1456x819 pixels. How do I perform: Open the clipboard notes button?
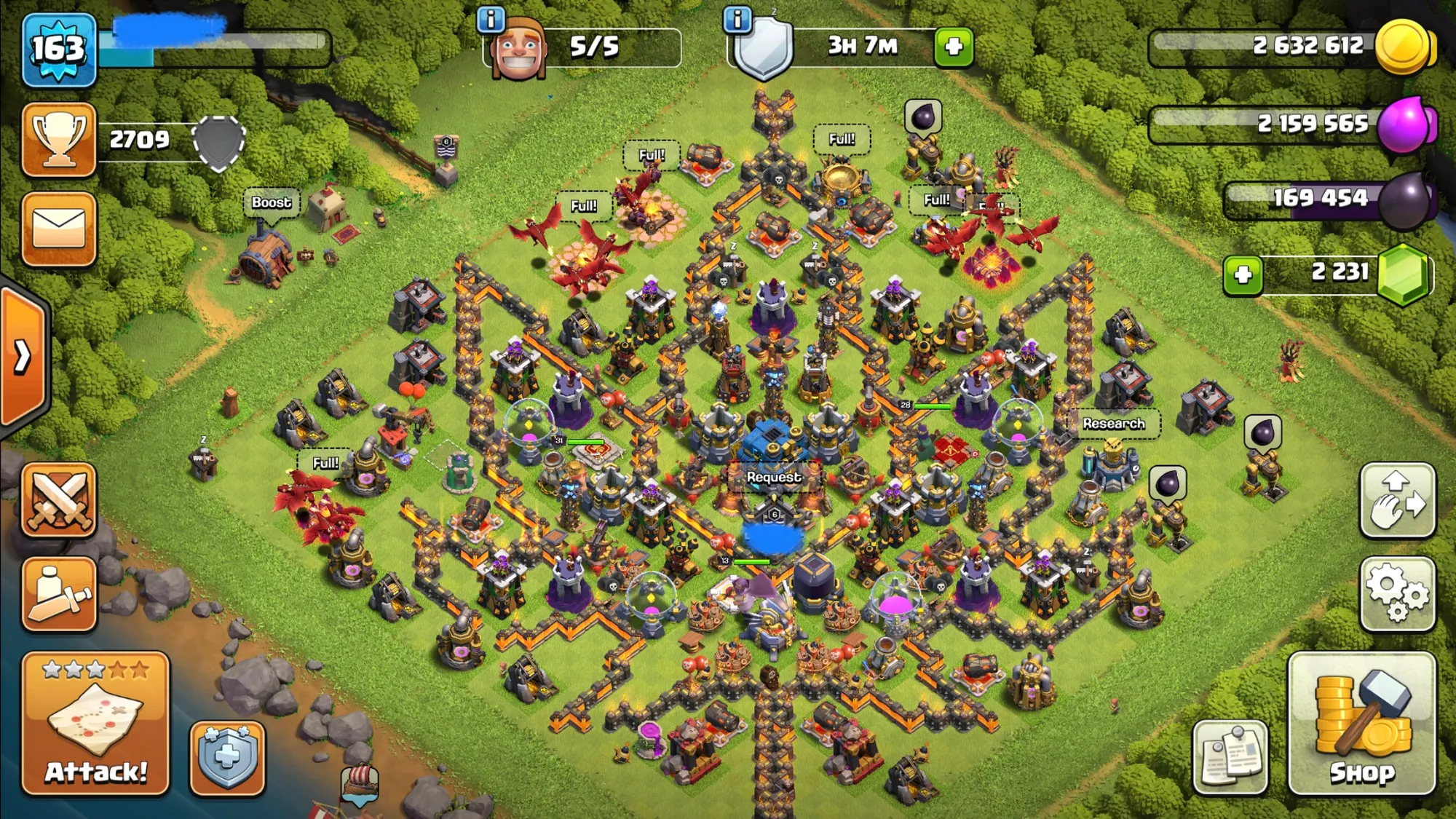click(x=1230, y=757)
